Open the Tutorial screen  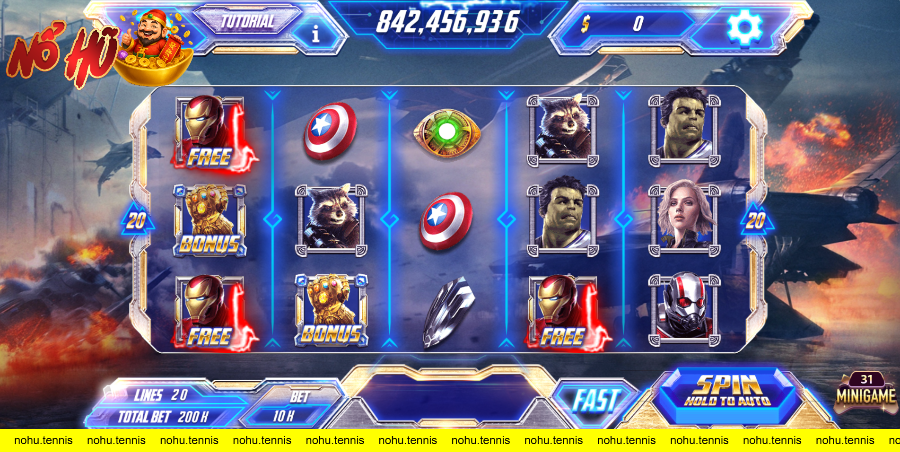[248, 20]
